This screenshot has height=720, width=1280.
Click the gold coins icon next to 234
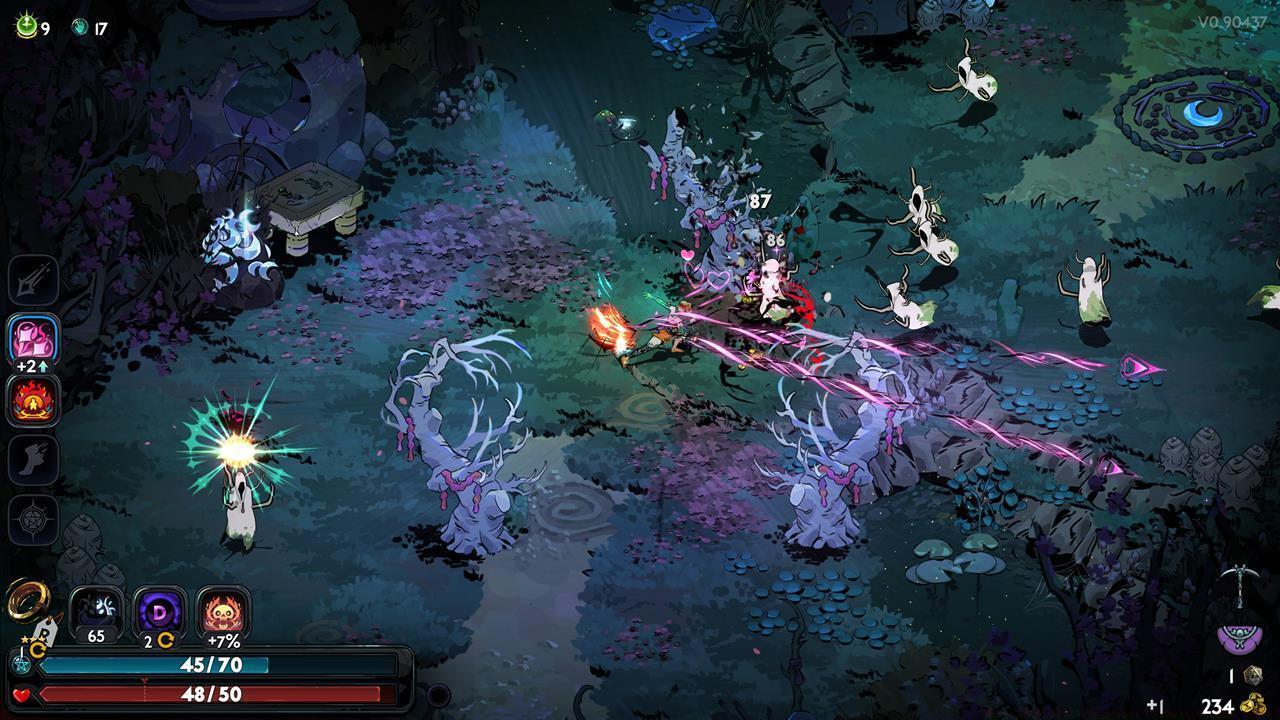pos(1253,703)
